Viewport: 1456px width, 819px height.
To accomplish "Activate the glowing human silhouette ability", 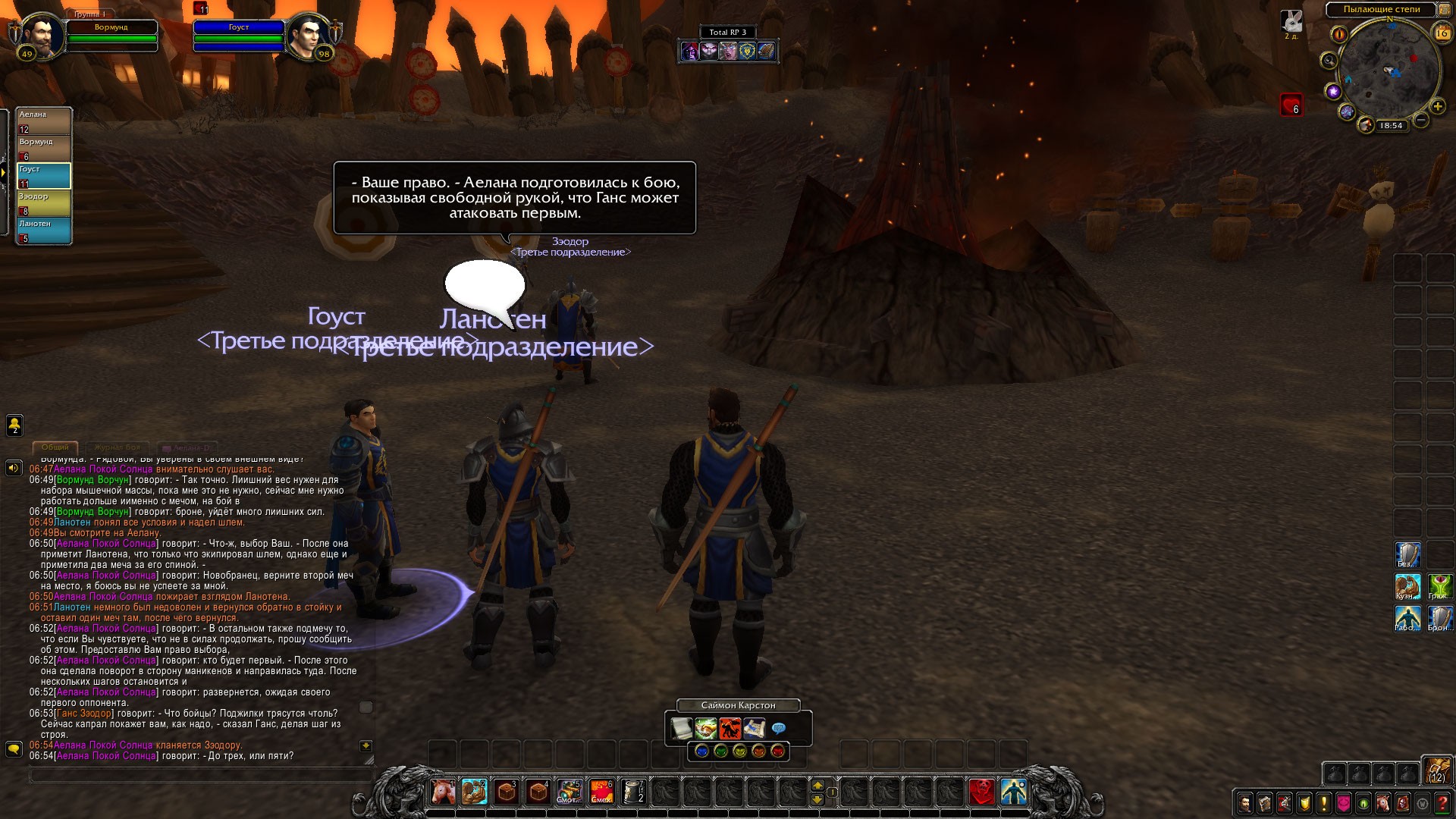I will 1014,792.
